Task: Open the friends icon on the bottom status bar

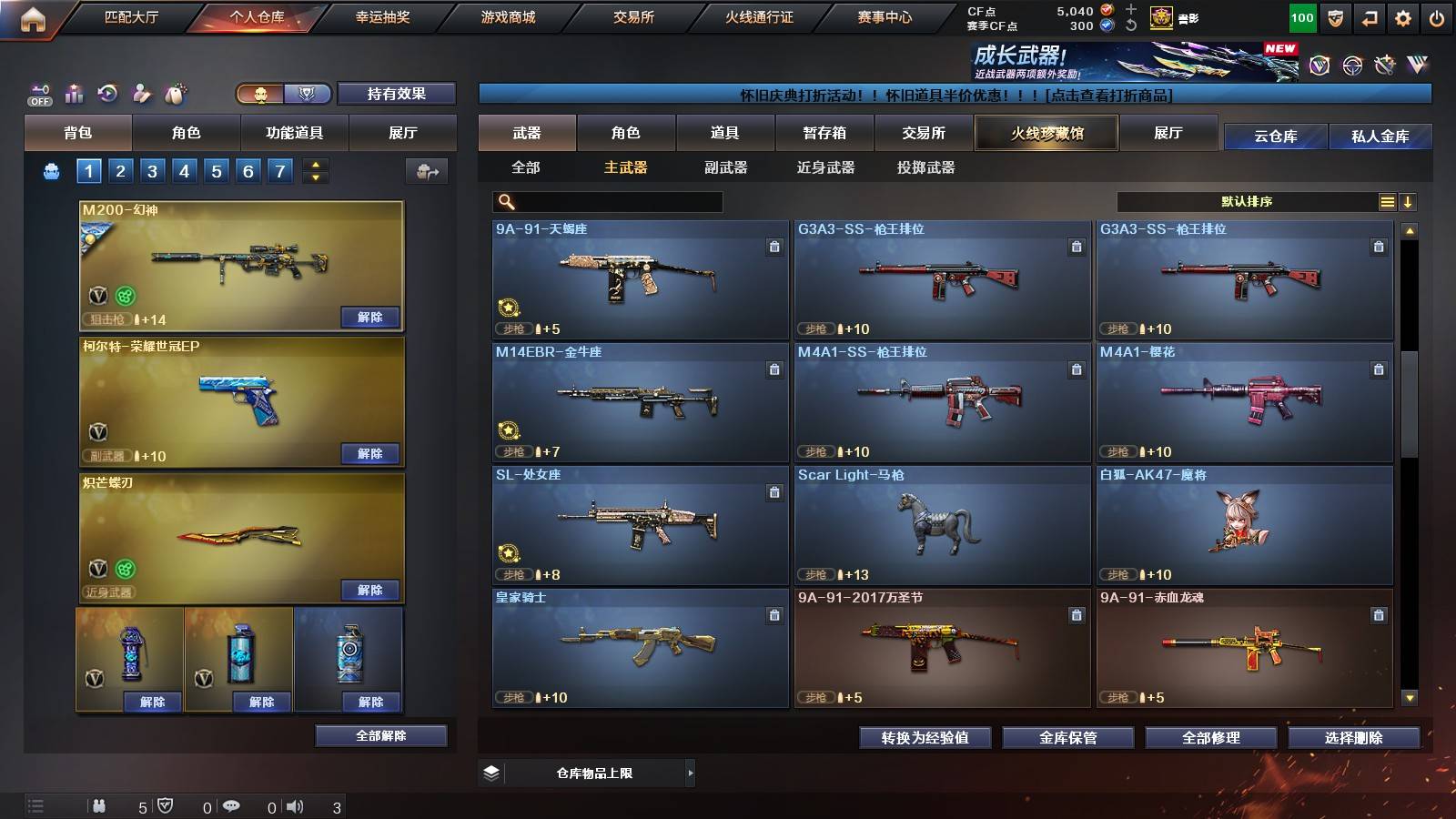Action: coord(98,806)
